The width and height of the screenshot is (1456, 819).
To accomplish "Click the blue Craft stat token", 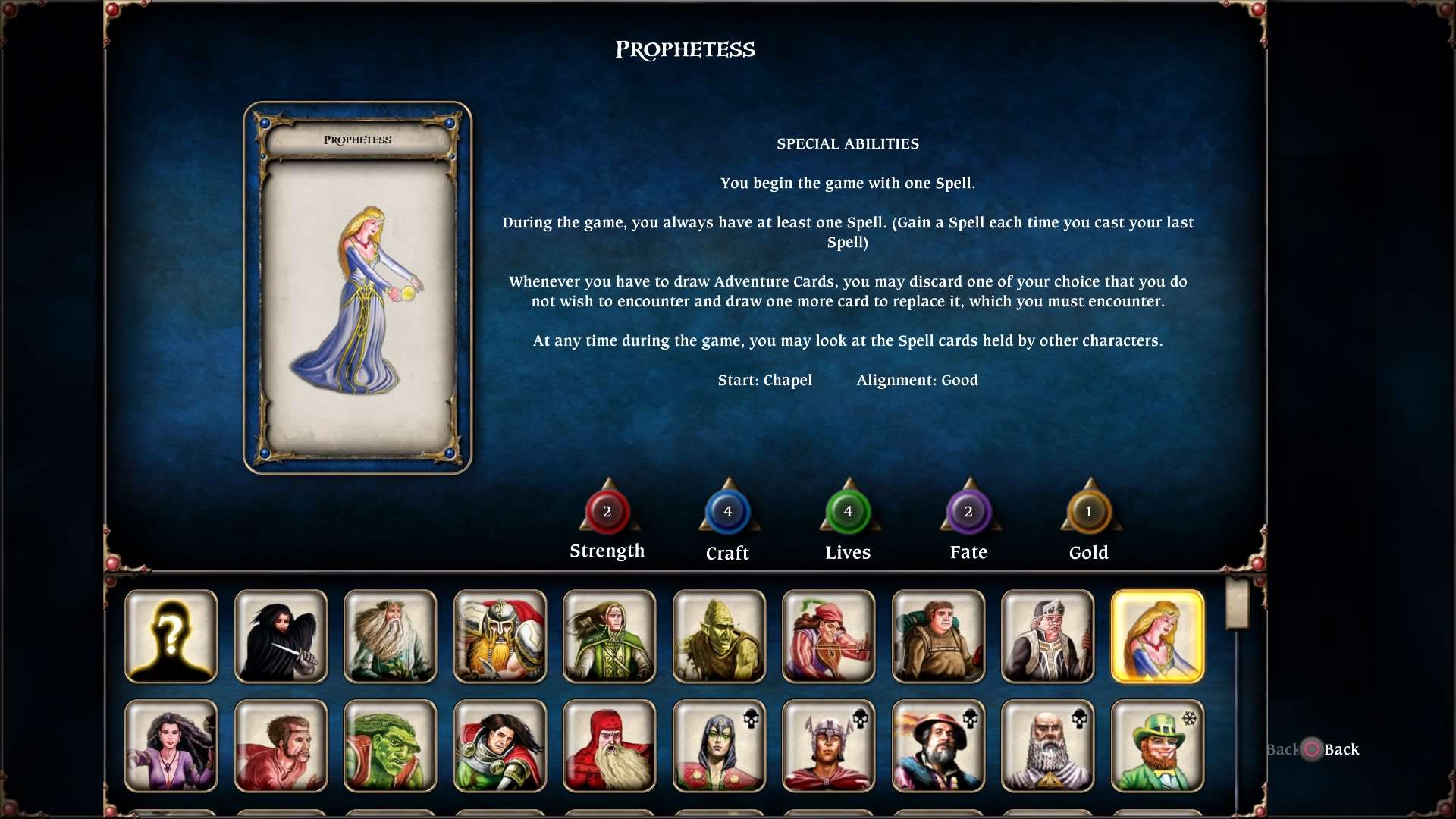I will pyautogui.click(x=727, y=512).
